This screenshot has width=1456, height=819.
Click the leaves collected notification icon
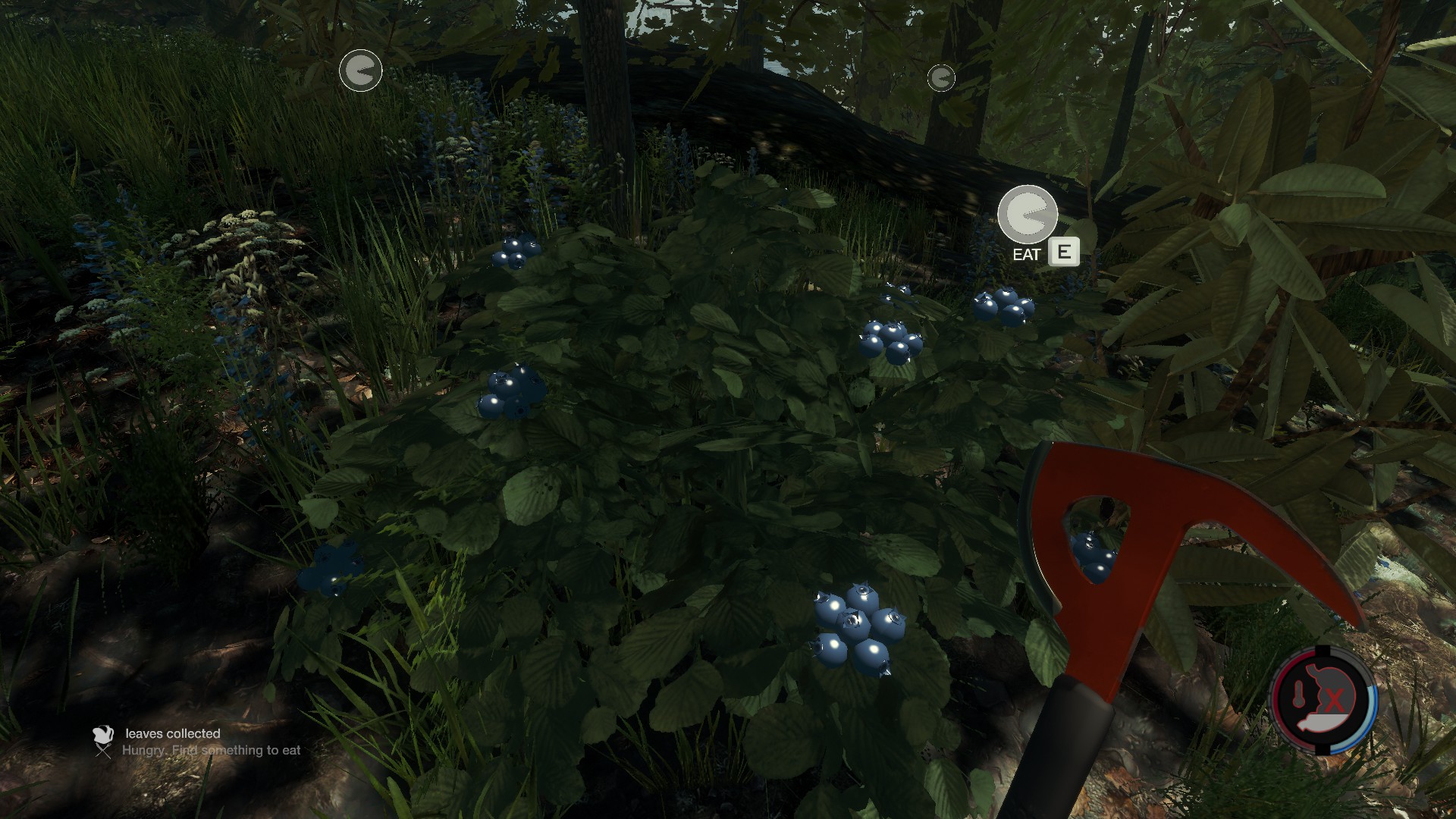coord(103,734)
